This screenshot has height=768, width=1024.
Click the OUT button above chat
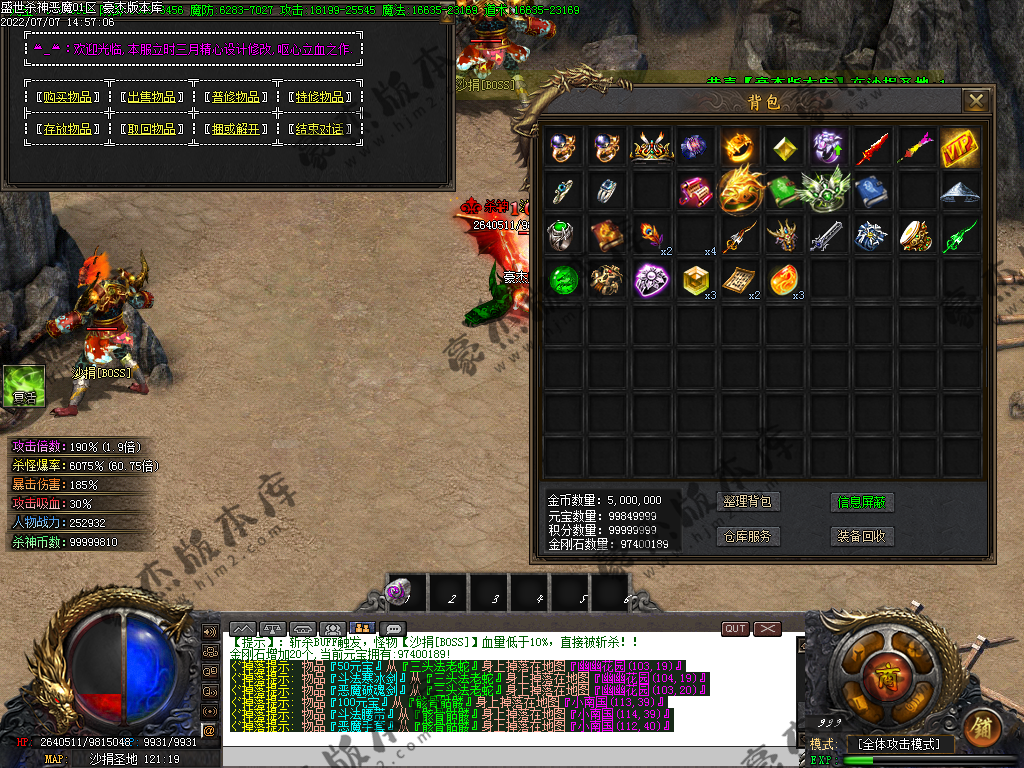[x=735, y=629]
